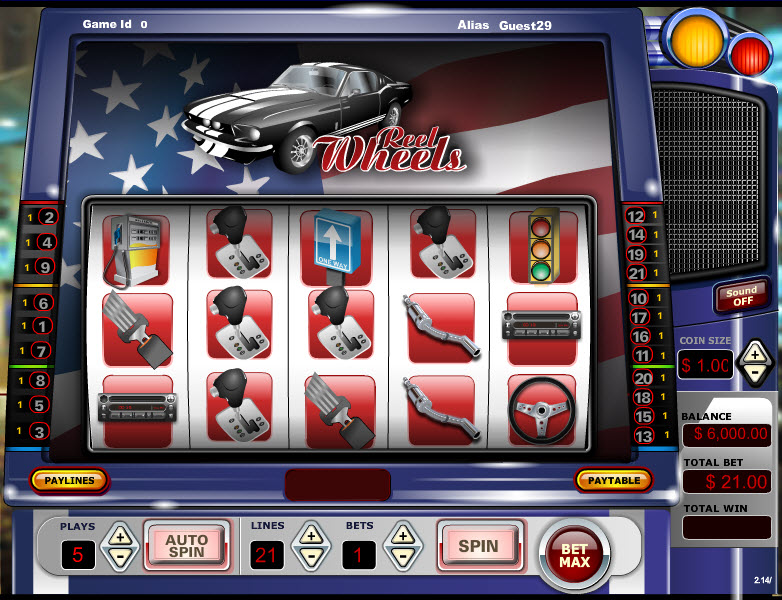
Task: Highlight payline number 6 marker
Action: (x=43, y=303)
